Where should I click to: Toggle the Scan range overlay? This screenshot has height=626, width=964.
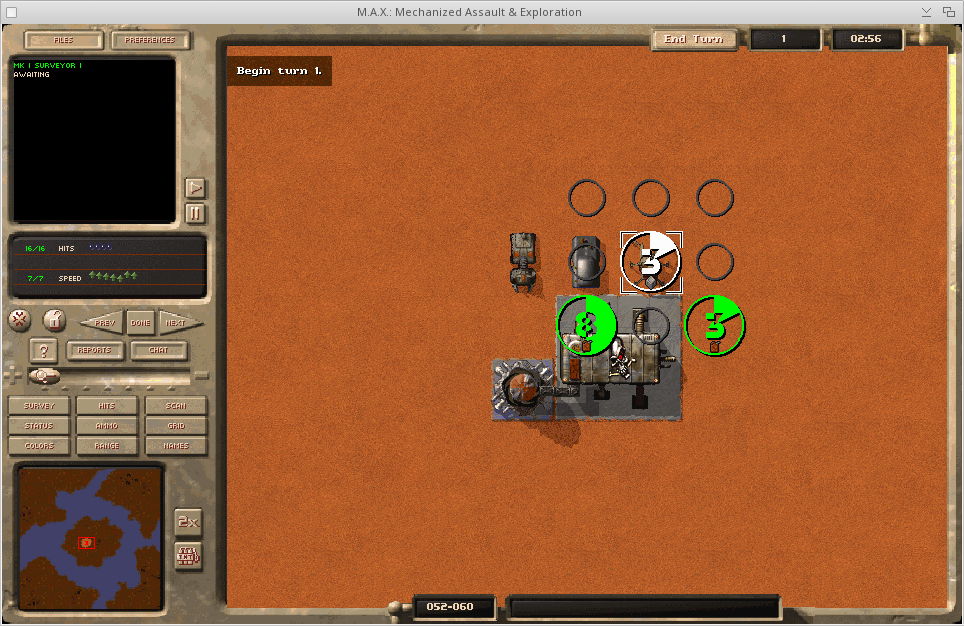176,406
